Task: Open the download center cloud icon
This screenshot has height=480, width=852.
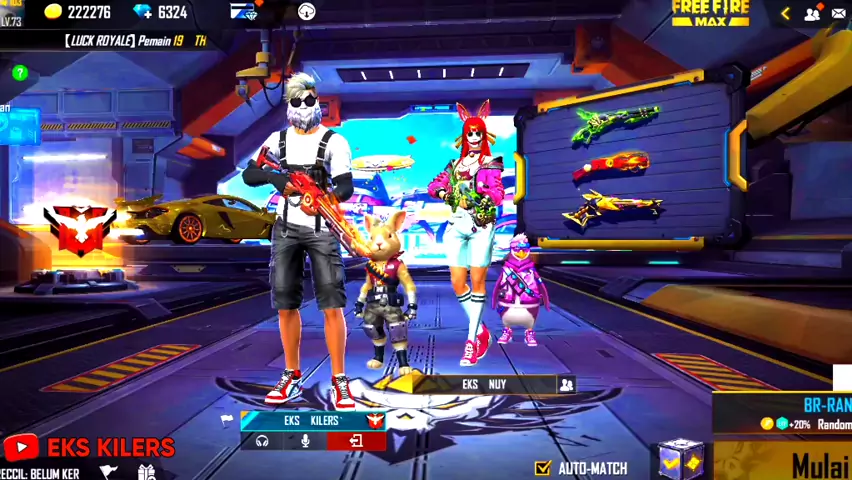Action: [306, 12]
